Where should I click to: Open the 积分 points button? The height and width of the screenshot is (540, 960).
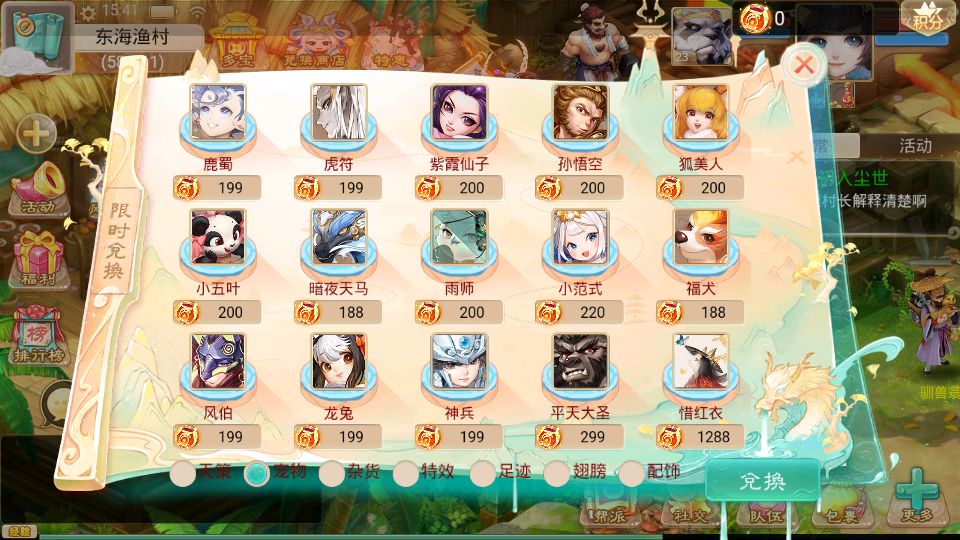click(926, 17)
